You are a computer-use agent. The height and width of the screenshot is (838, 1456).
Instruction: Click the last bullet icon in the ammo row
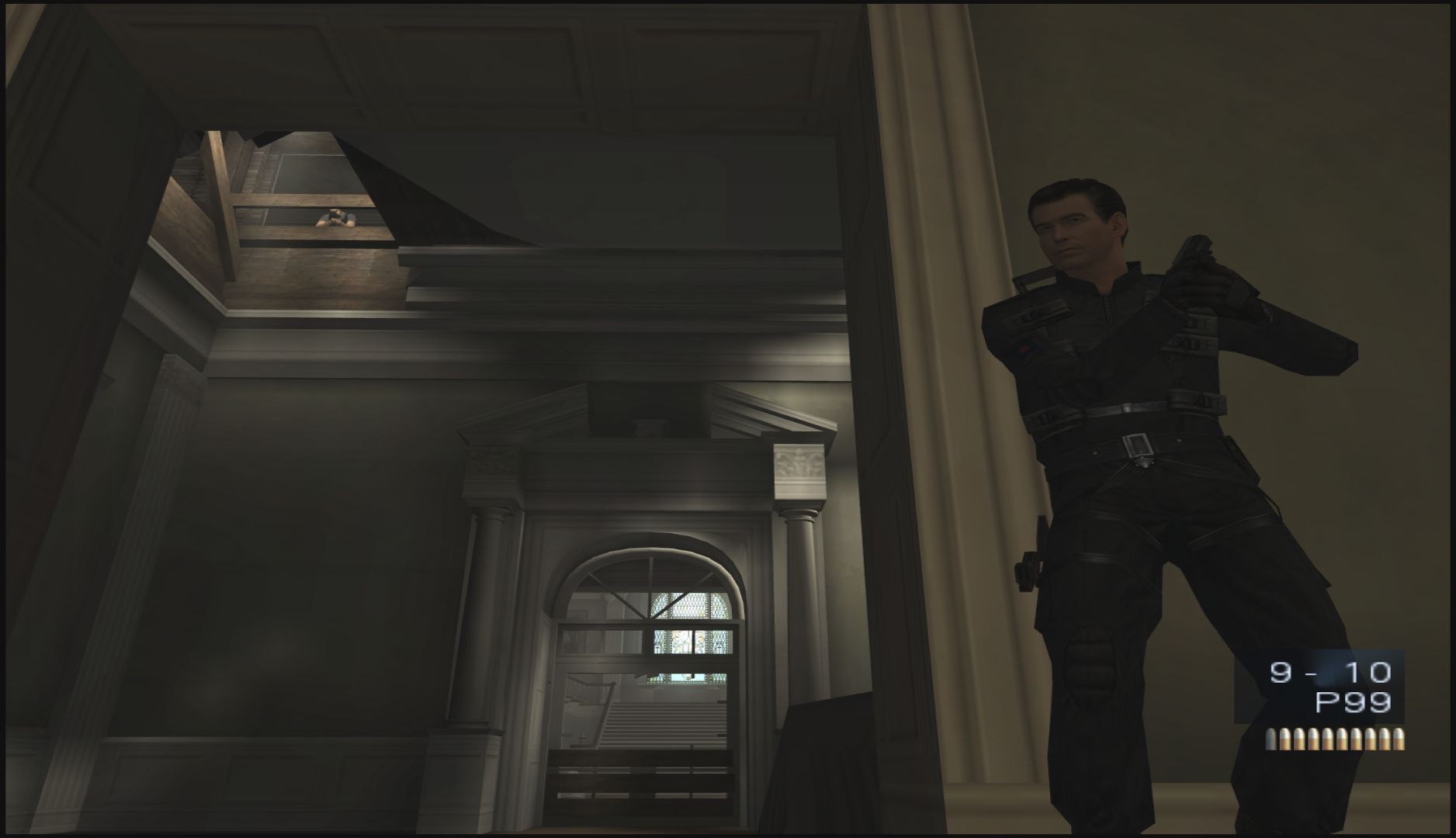point(1399,739)
